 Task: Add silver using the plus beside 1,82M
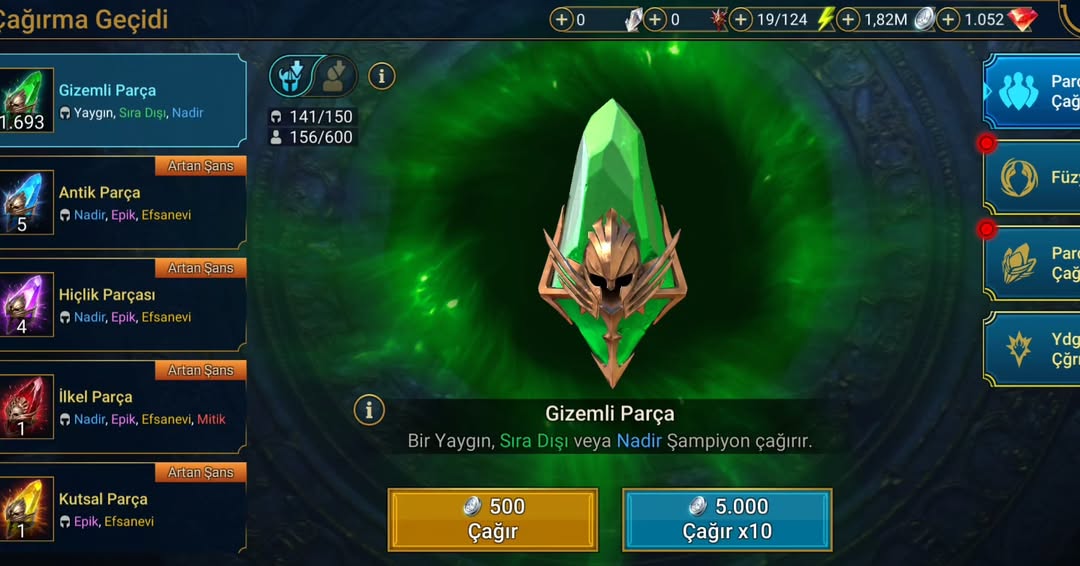pos(848,19)
